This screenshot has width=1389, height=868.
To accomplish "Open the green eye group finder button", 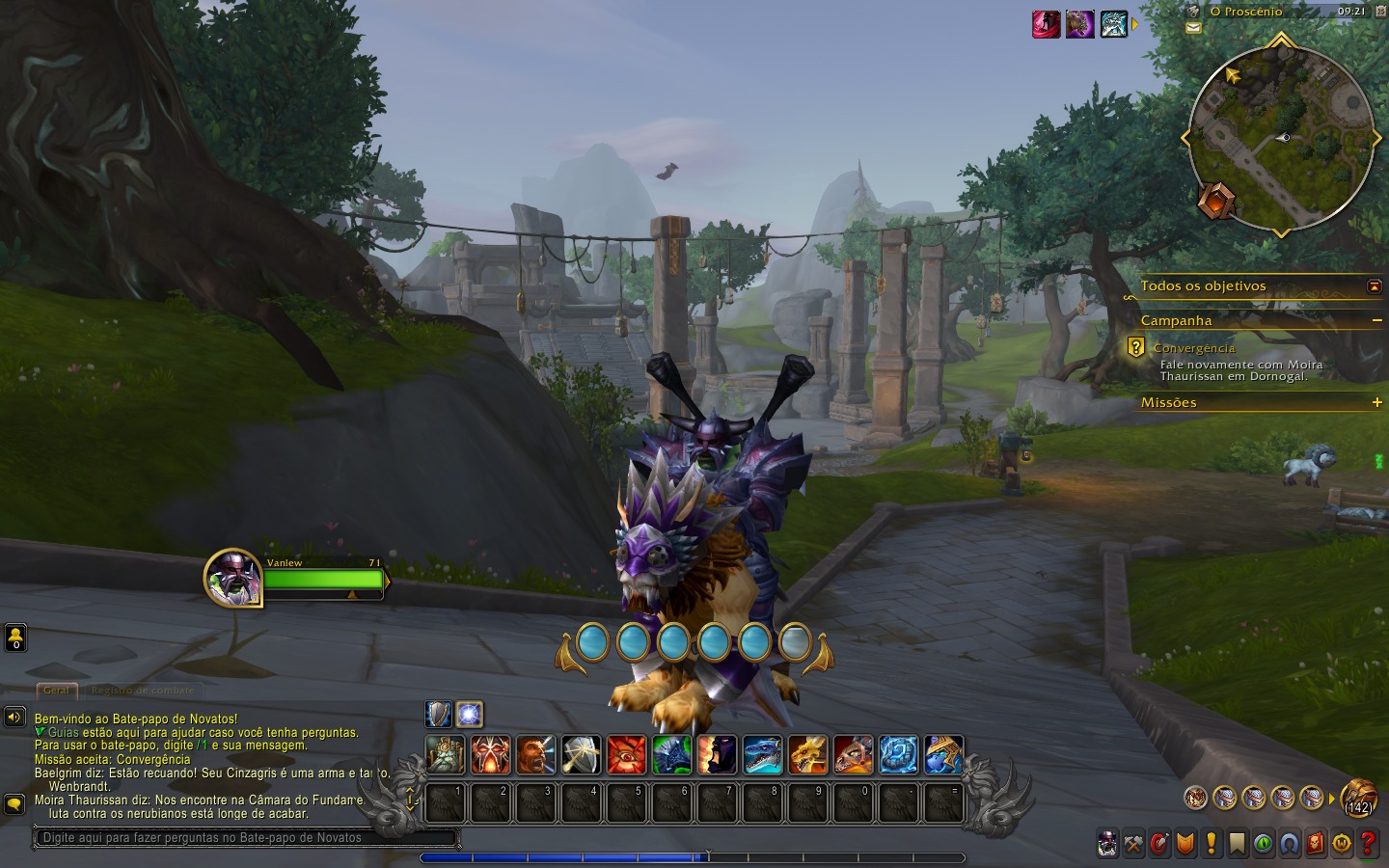I will (1263, 844).
